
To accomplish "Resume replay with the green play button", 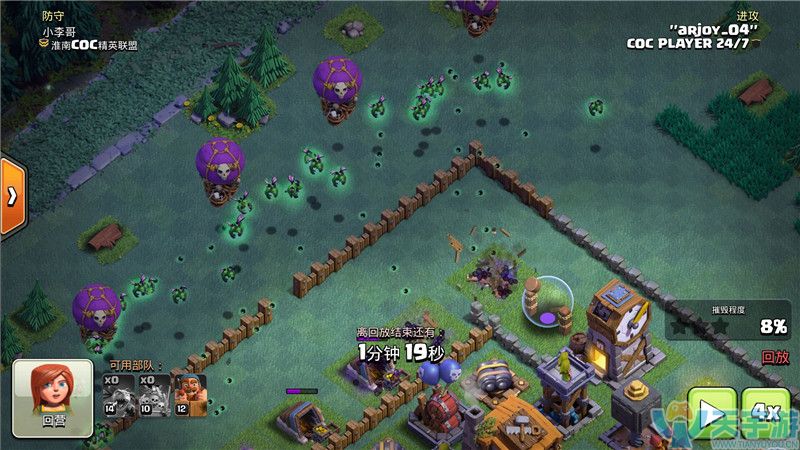I will tap(711, 413).
